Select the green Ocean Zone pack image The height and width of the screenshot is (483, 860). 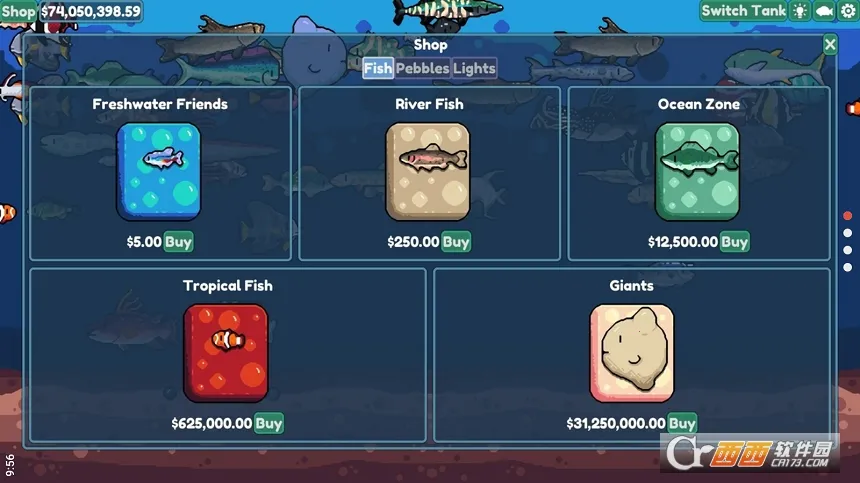coord(697,170)
